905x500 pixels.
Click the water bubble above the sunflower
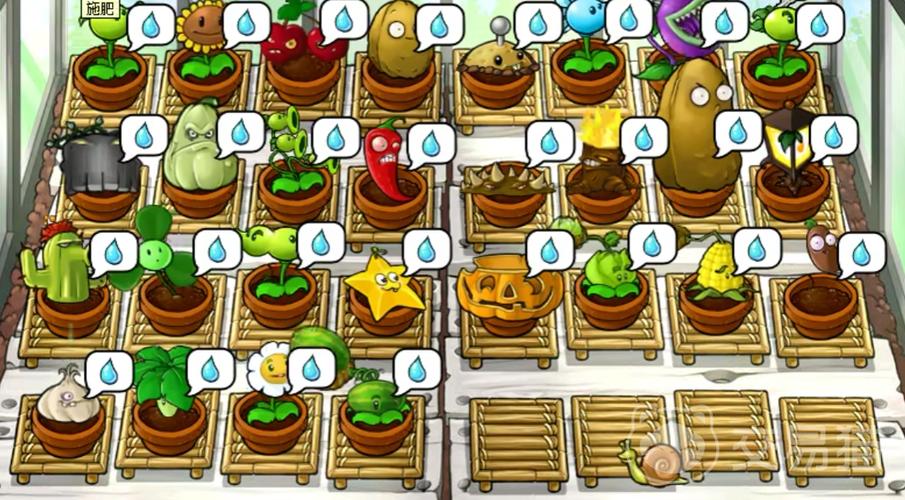pyautogui.click(x=244, y=21)
